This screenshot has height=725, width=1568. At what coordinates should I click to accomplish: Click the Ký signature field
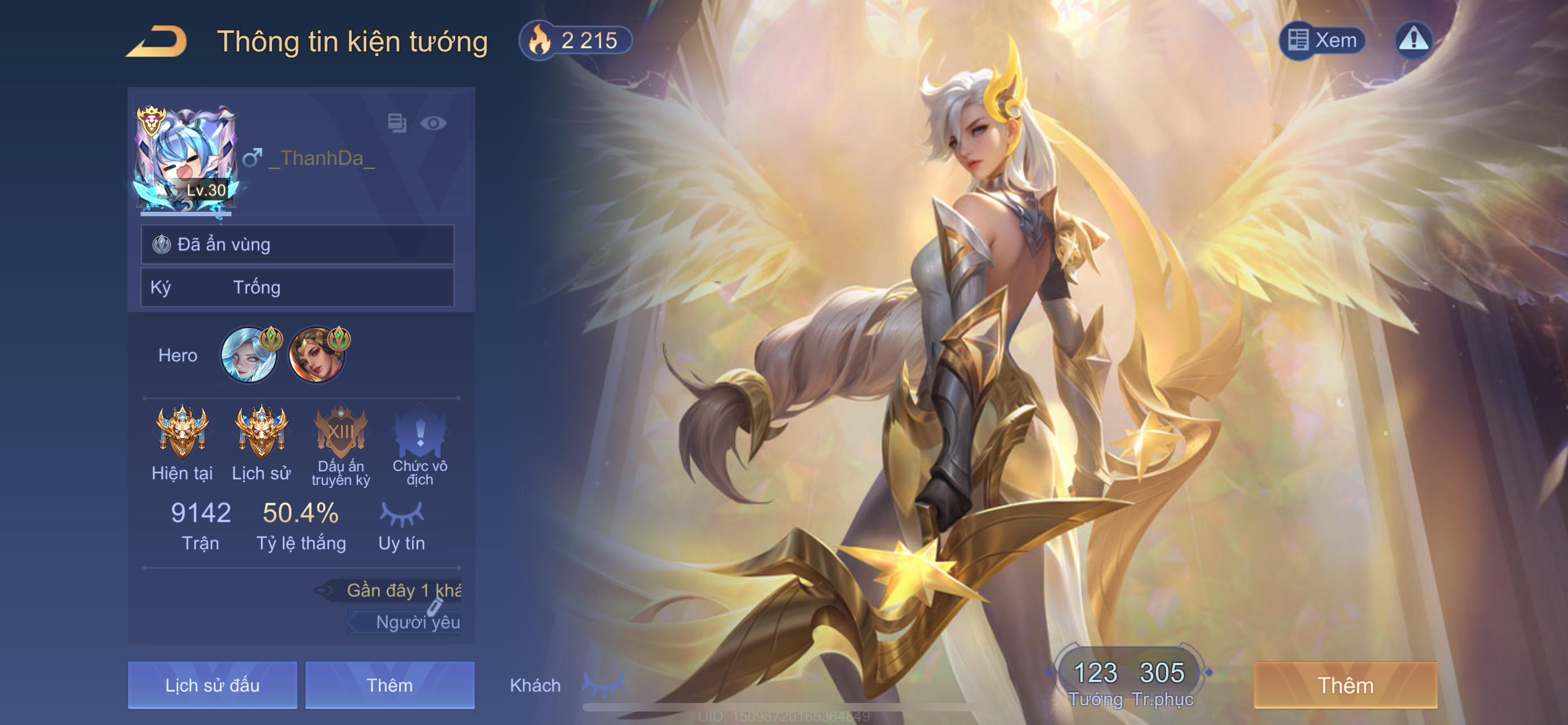tap(297, 287)
